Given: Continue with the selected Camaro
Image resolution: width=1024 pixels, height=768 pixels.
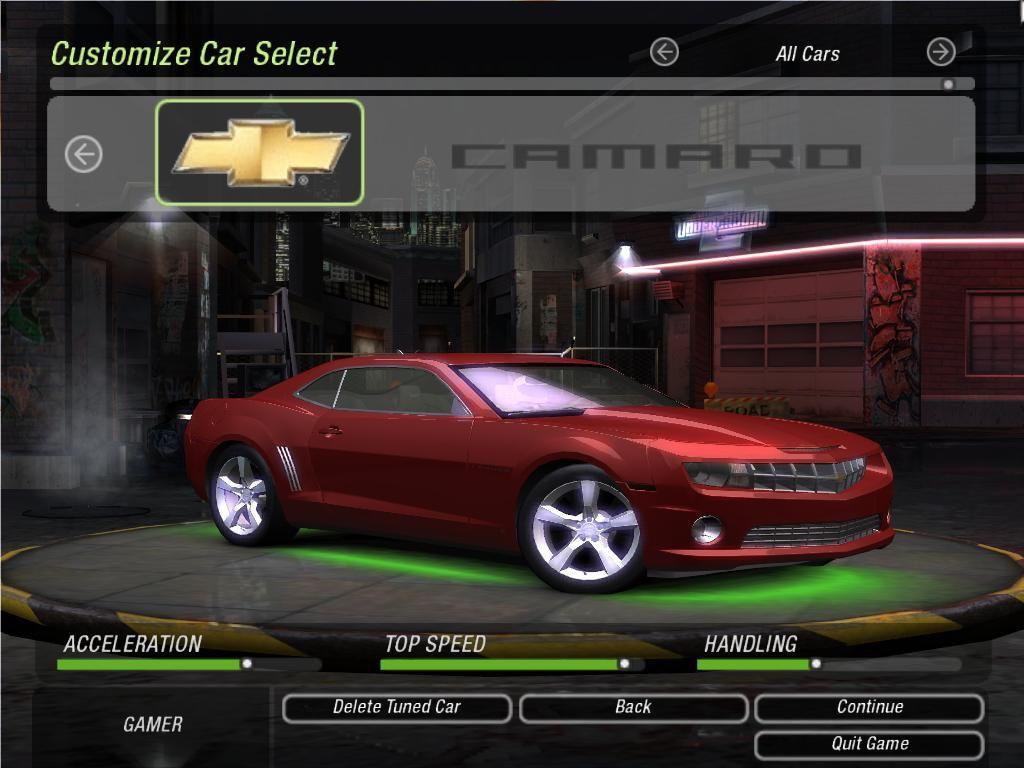Looking at the screenshot, I should pos(869,708).
